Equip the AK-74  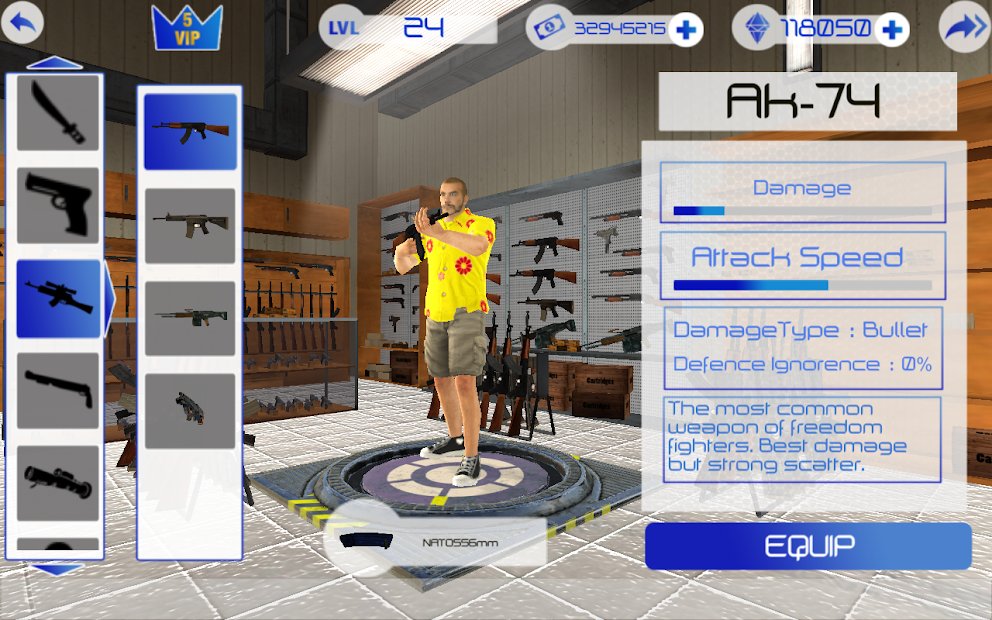808,546
